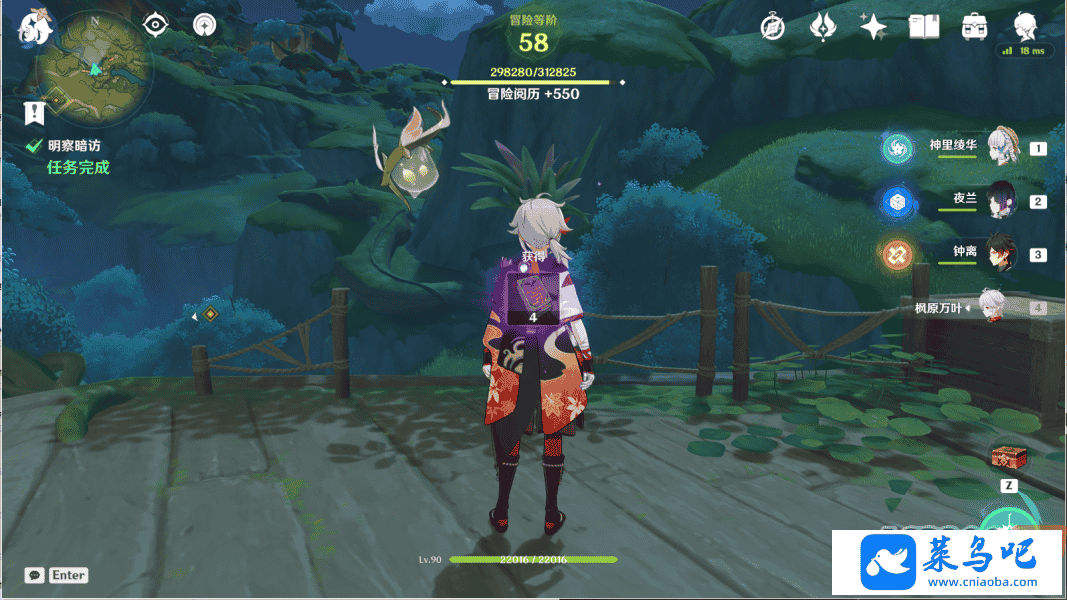This screenshot has width=1067, height=600.
Task: Use the red treasure chest gadget
Action: point(1008,458)
